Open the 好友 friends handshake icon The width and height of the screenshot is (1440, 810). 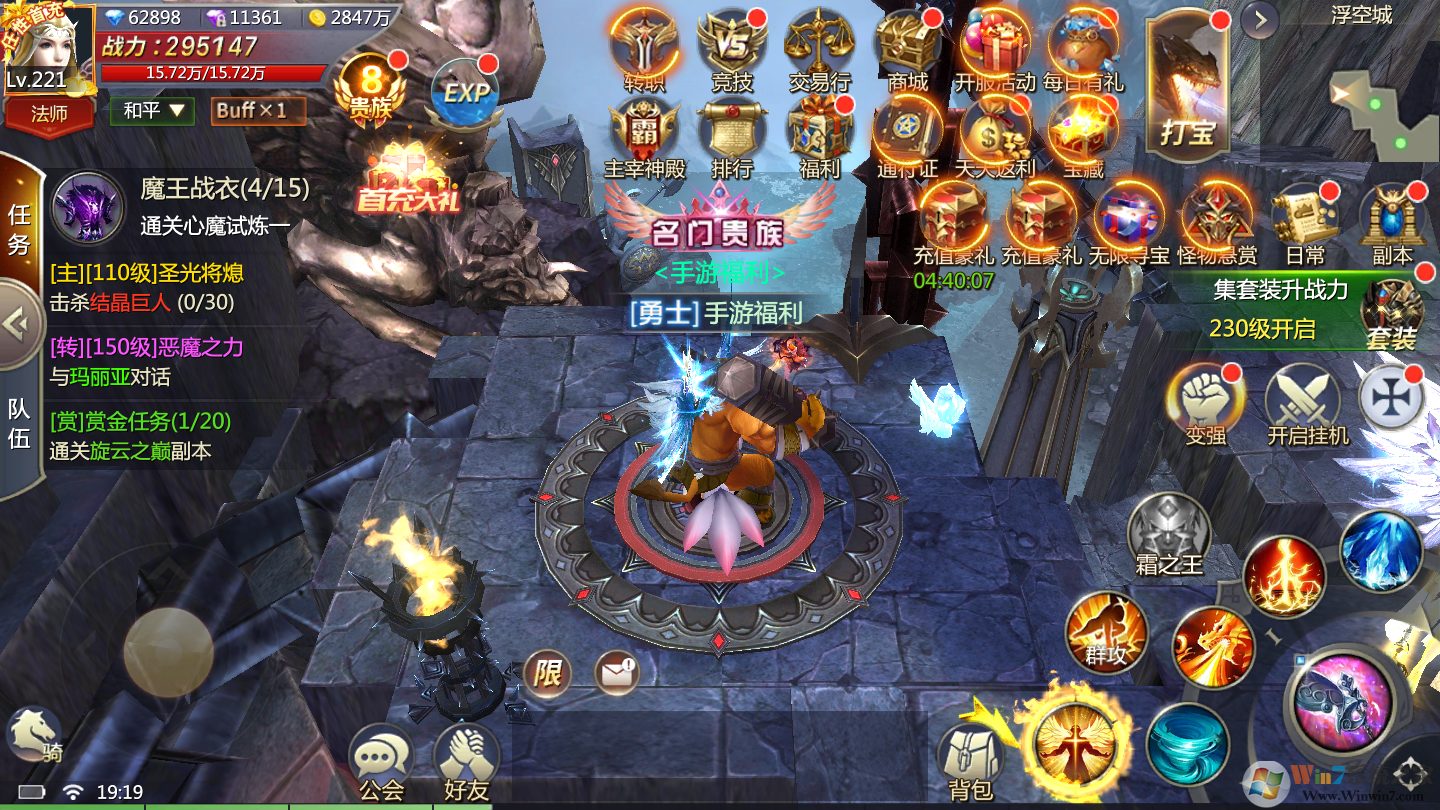(x=466, y=760)
